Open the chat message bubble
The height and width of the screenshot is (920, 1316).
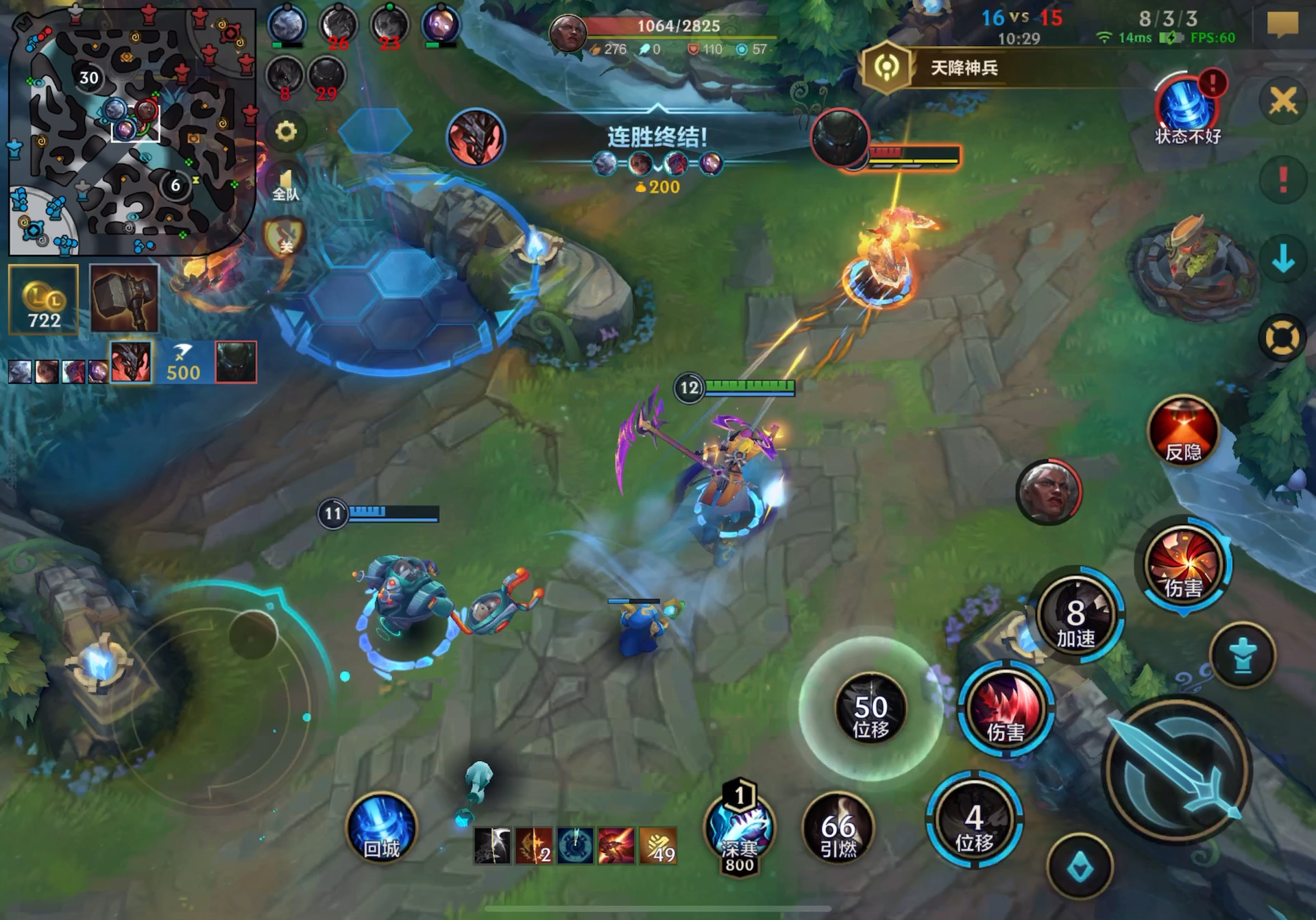(x=1282, y=25)
